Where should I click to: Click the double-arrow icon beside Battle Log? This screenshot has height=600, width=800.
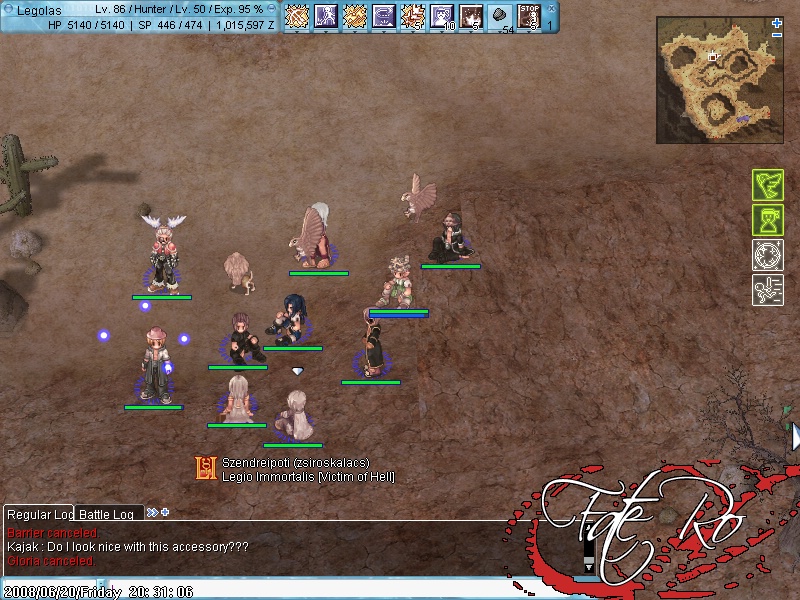click(x=152, y=513)
